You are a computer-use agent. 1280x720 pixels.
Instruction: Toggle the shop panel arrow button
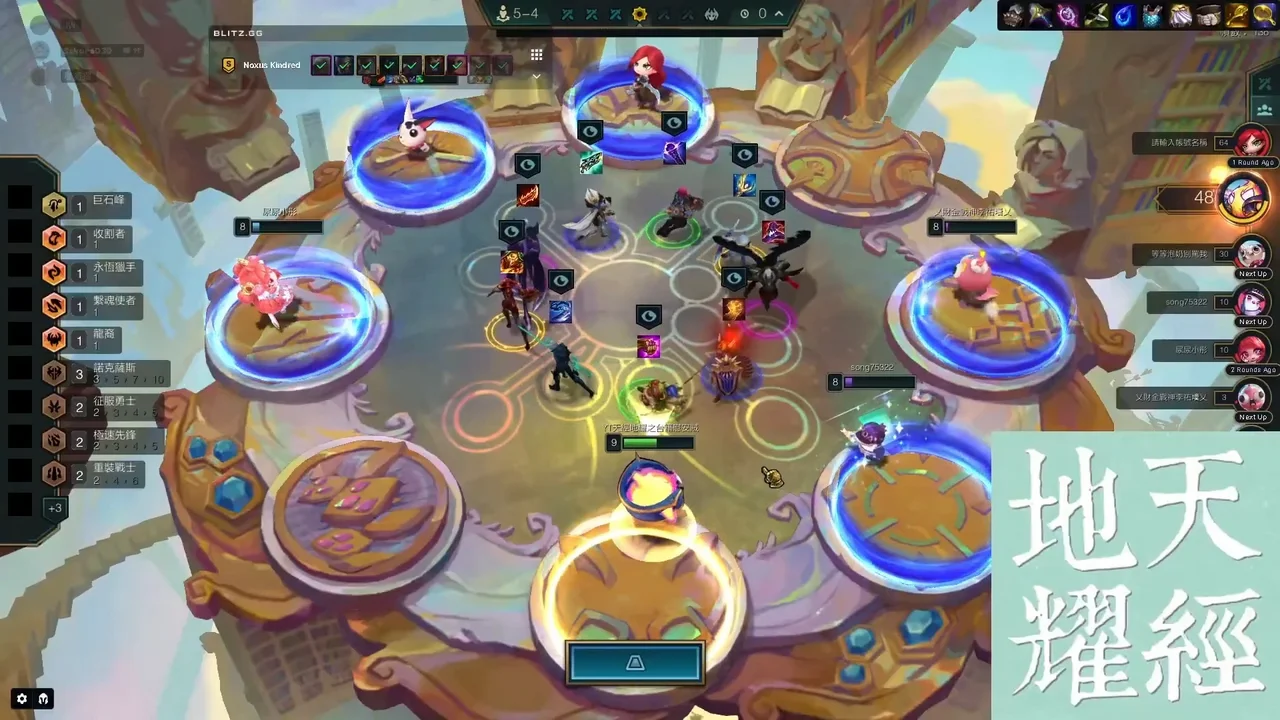click(635, 663)
